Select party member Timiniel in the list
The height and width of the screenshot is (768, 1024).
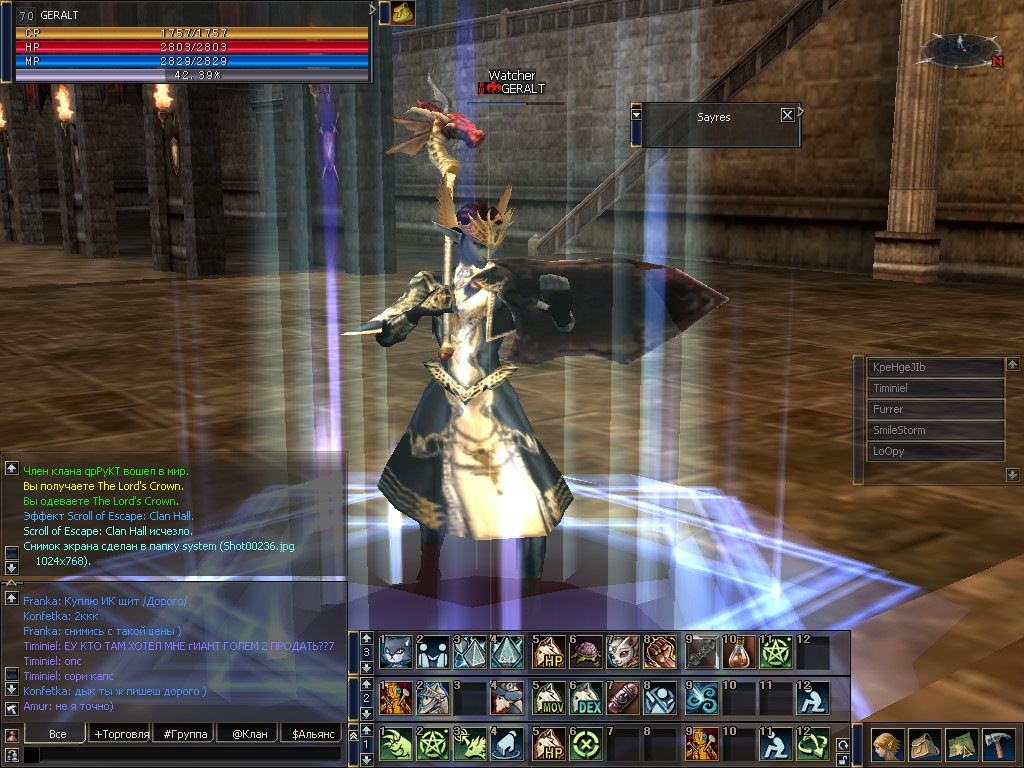[934, 388]
